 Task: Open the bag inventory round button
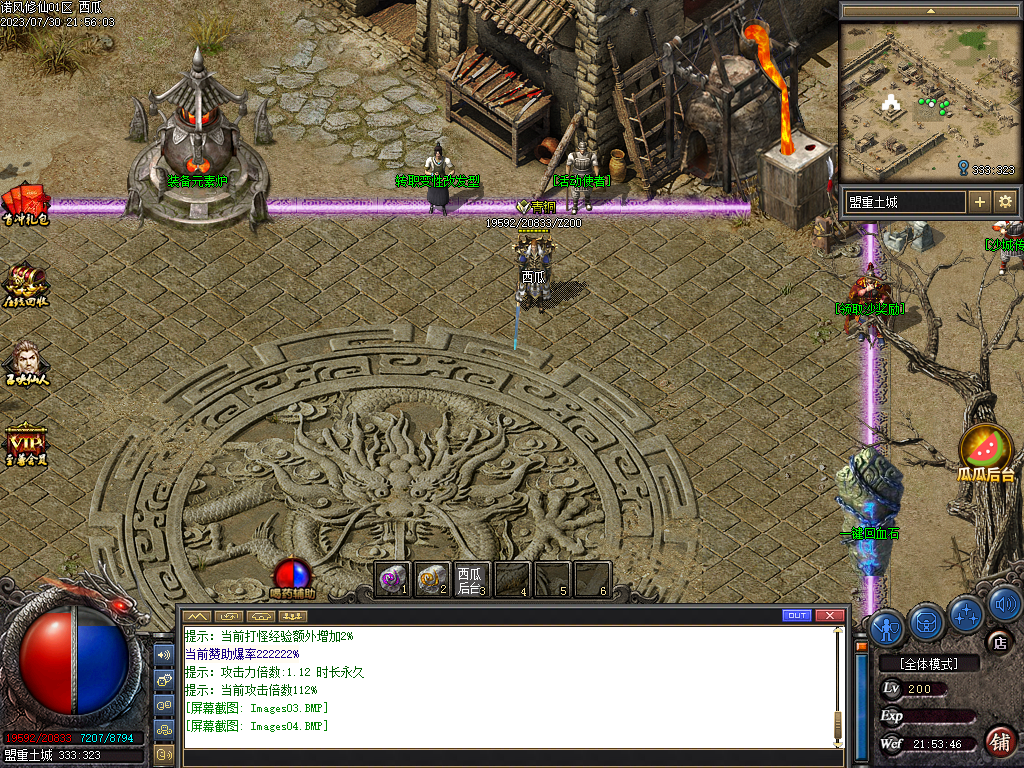(927, 622)
